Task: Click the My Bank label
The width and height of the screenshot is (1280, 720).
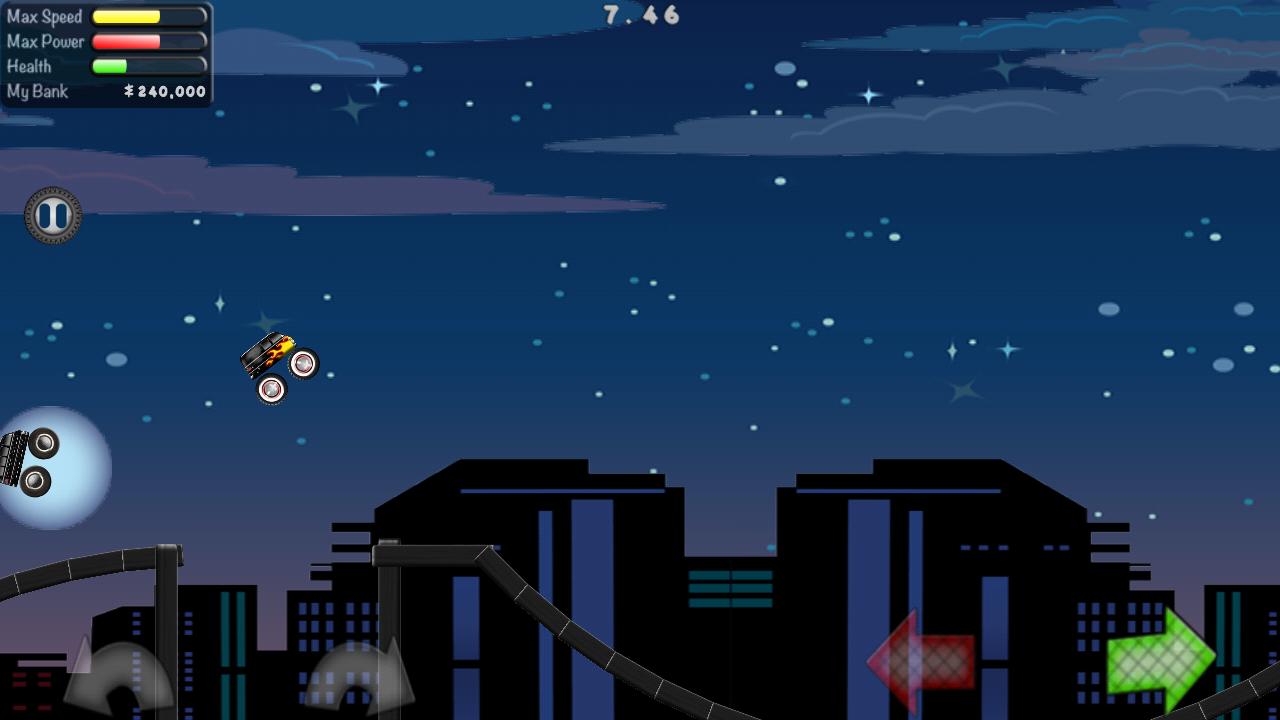Action: click(x=37, y=91)
